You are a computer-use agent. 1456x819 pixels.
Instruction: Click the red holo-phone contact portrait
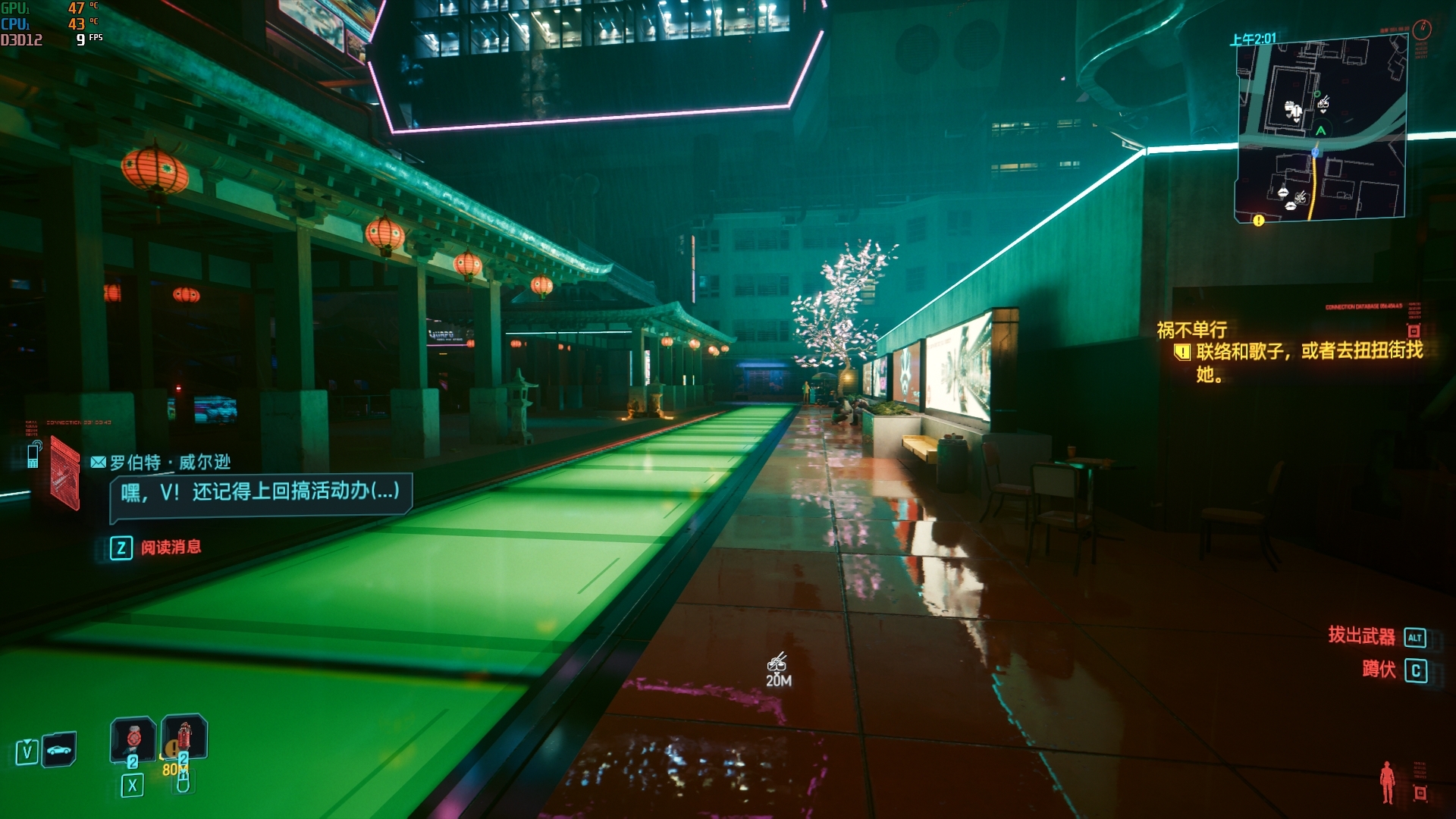pos(65,473)
